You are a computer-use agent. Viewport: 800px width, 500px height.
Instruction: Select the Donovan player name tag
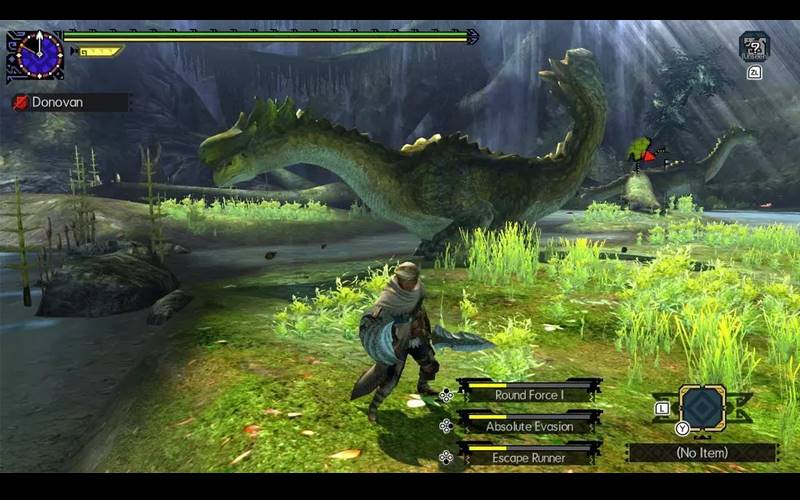point(69,102)
